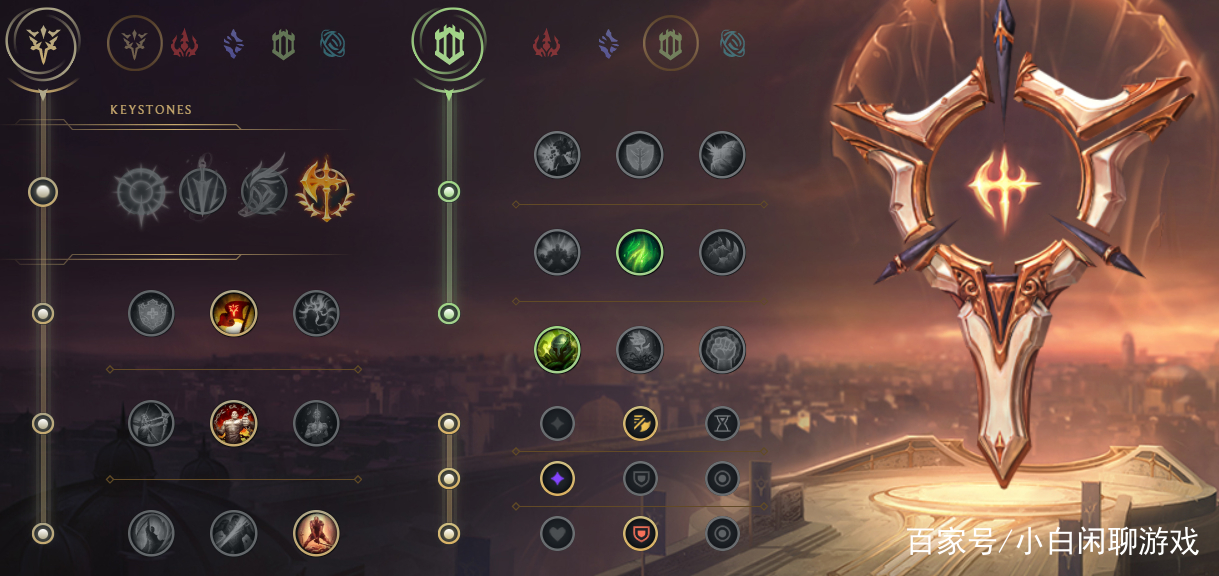The height and width of the screenshot is (576, 1219).
Task: Pick the Lethal Tempo keystone
Action: click(202, 190)
